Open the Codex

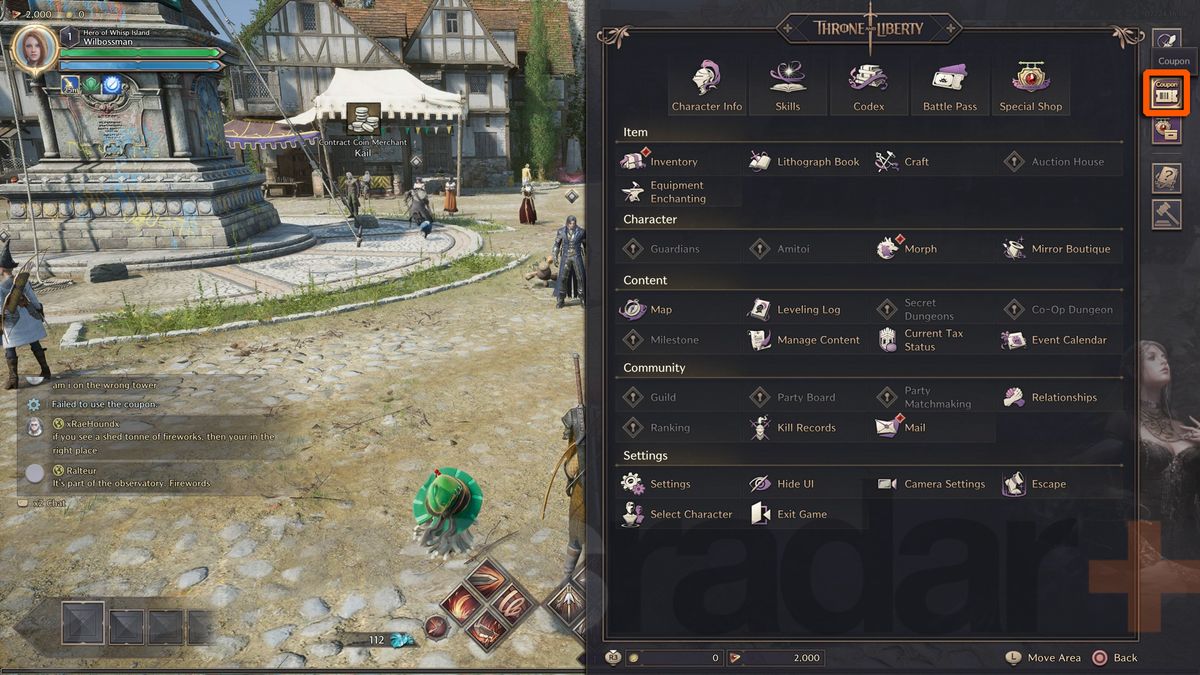868,86
